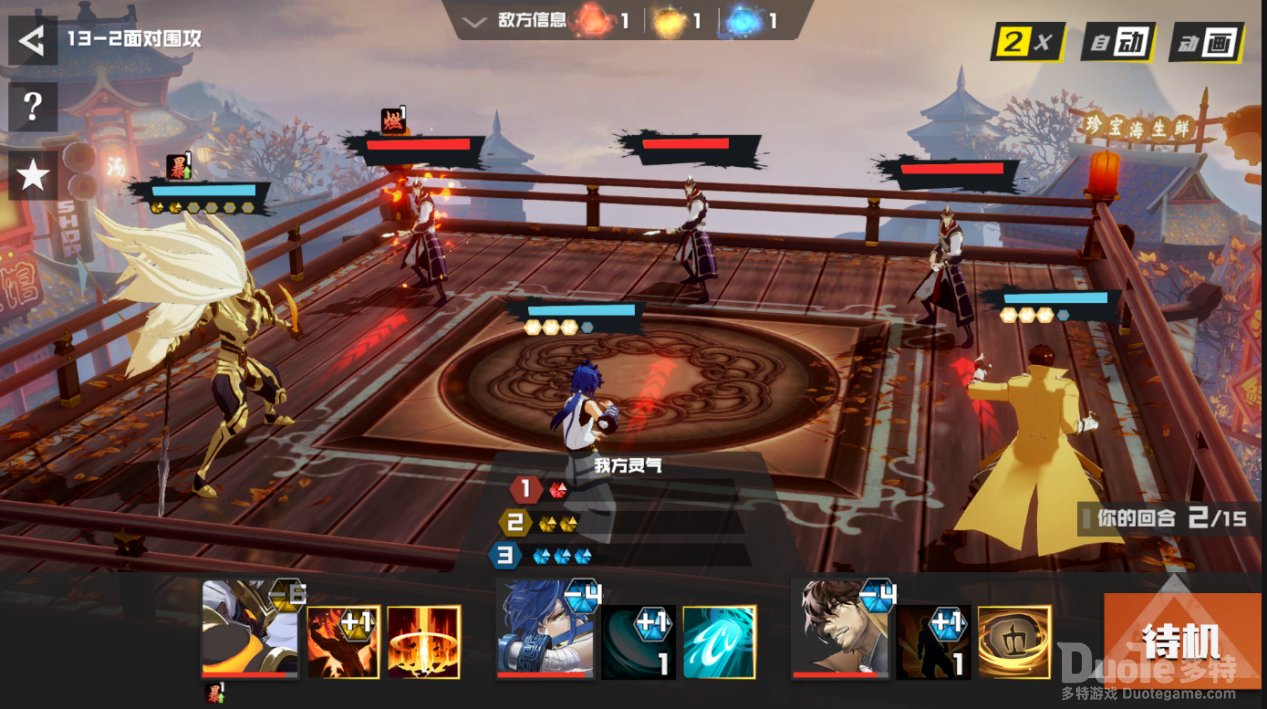This screenshot has height=709, width=1267.
Task: Go back using the arrow button
Action: click(x=33, y=42)
